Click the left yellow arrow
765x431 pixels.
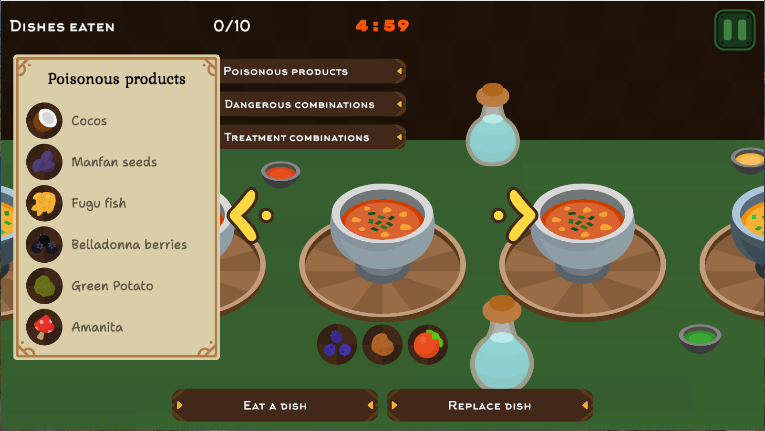click(244, 214)
